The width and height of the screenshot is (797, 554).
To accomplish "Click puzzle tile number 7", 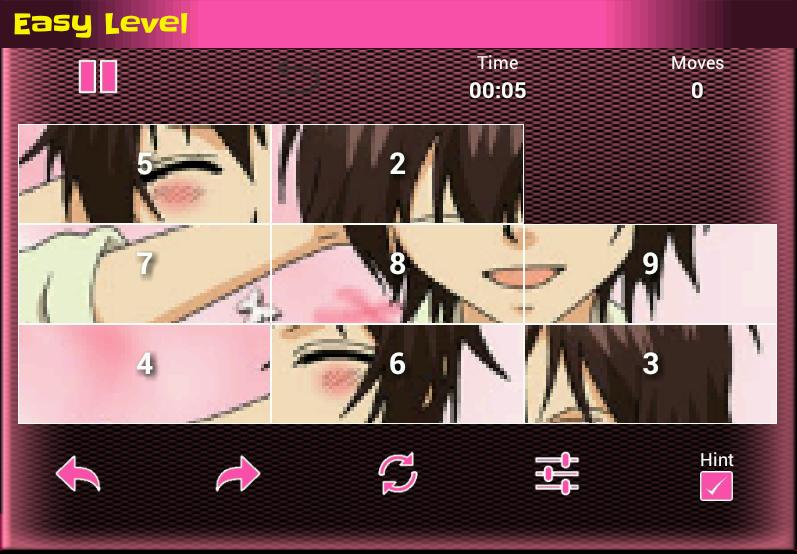I will (x=145, y=273).
